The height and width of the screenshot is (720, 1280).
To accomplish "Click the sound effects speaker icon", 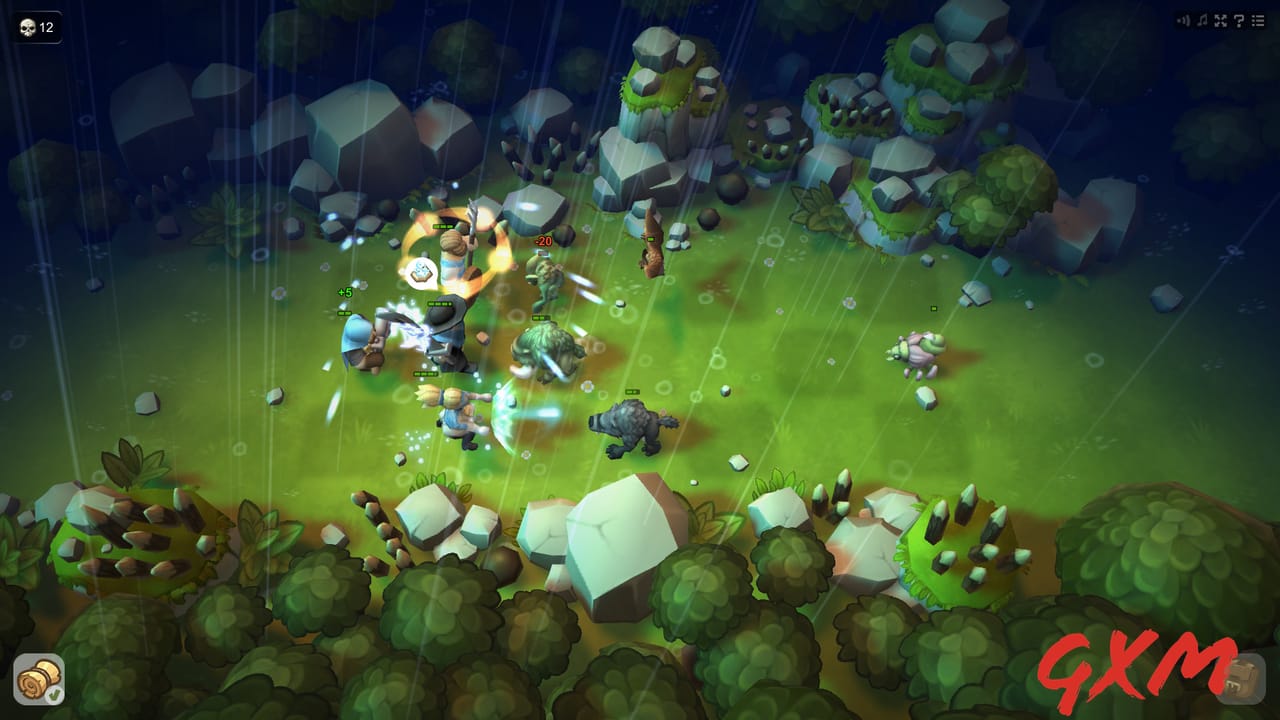I will pyautogui.click(x=1184, y=20).
